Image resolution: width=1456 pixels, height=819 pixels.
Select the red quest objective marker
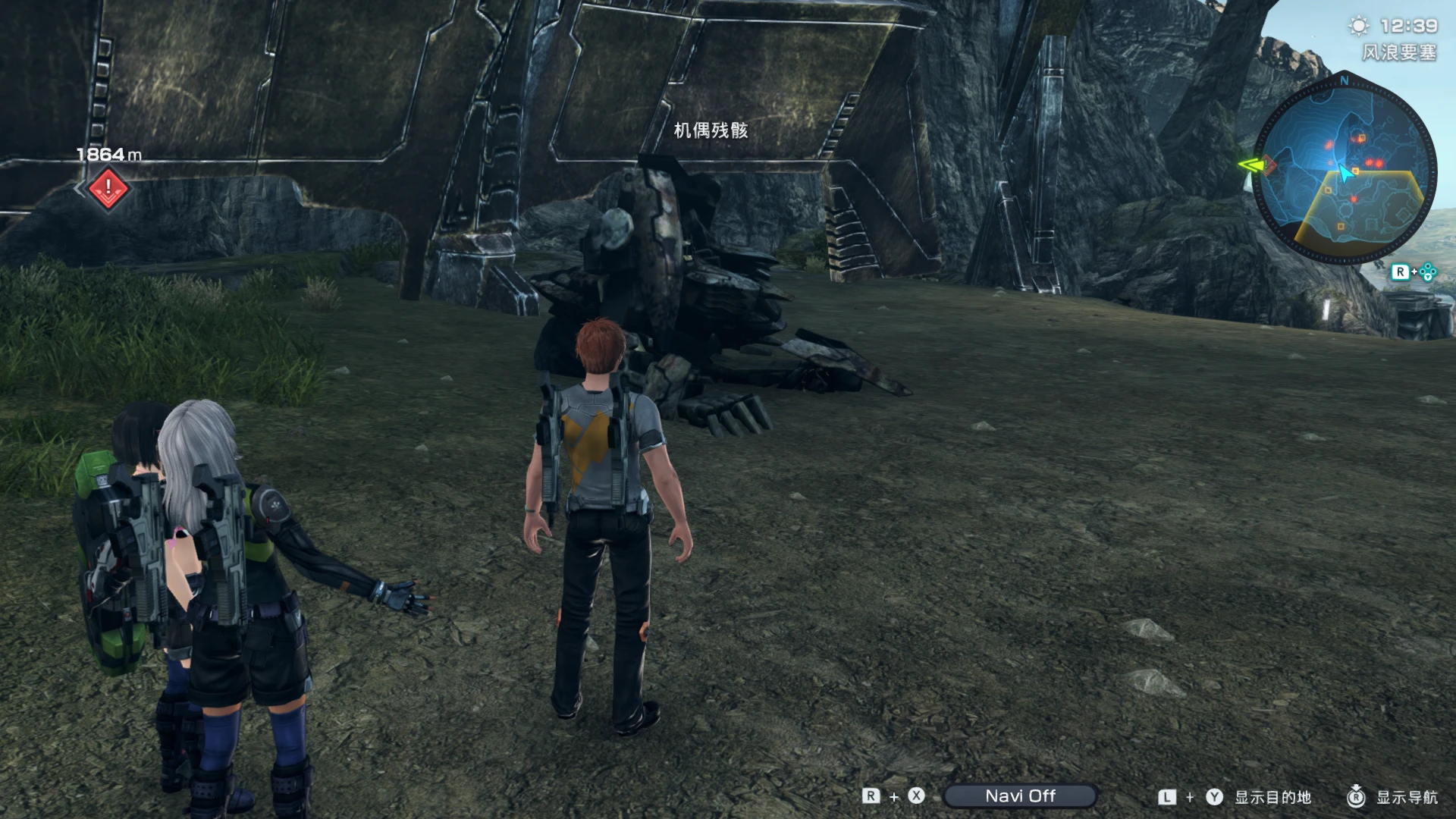108,187
